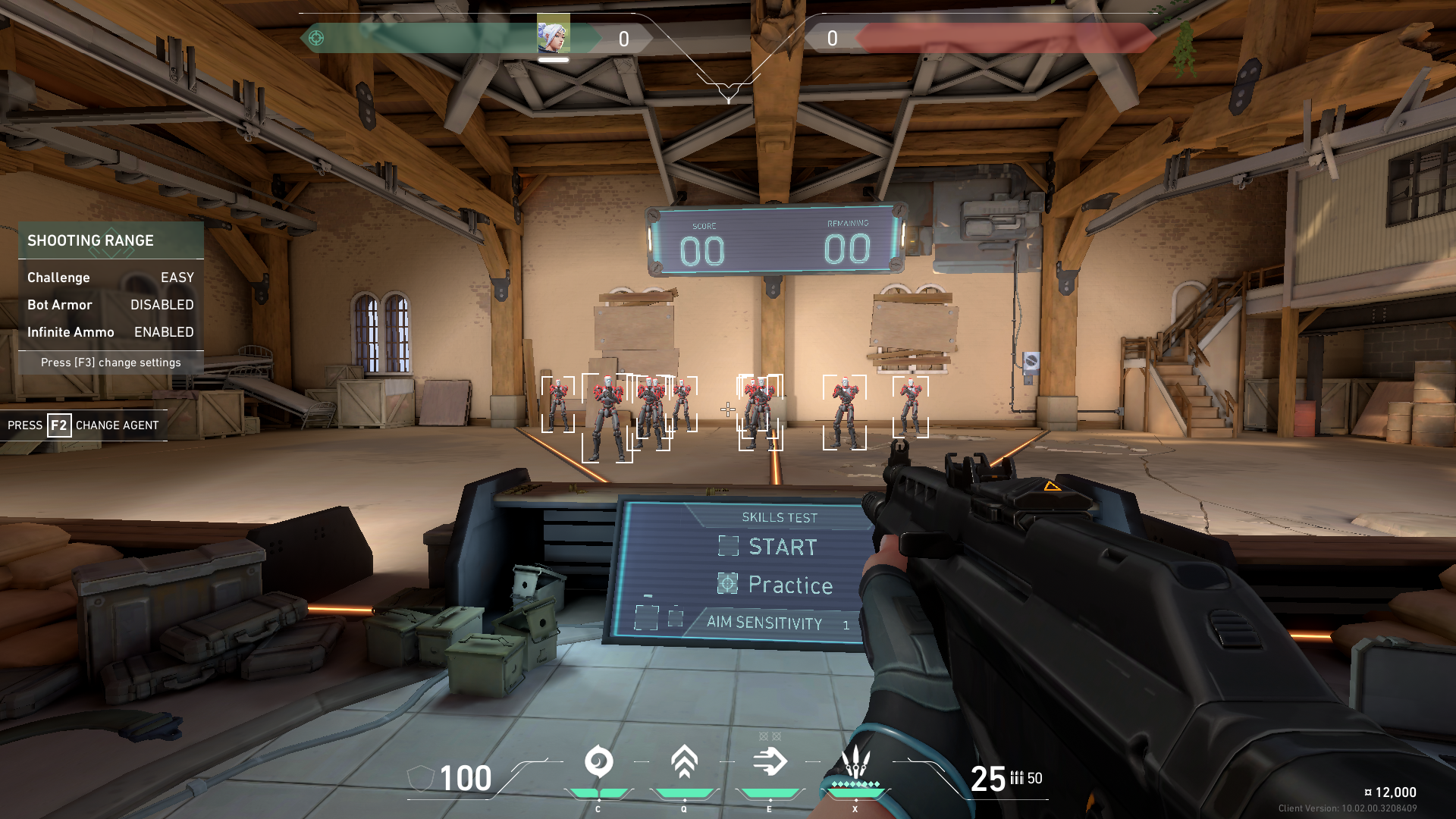Screen dimensions: 1456x819
Task: Trigger the Blade Storm ultimate icon
Action: [x=855, y=761]
